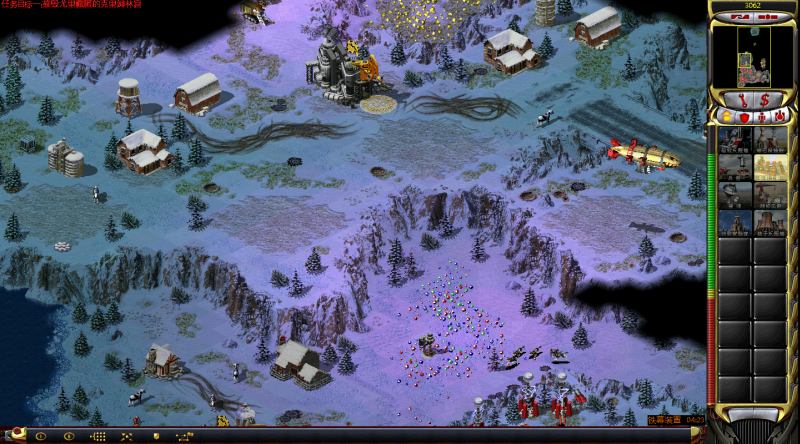The image size is (800, 444).
Task: Activate the sell dollar-sign button
Action: (x=765, y=99)
